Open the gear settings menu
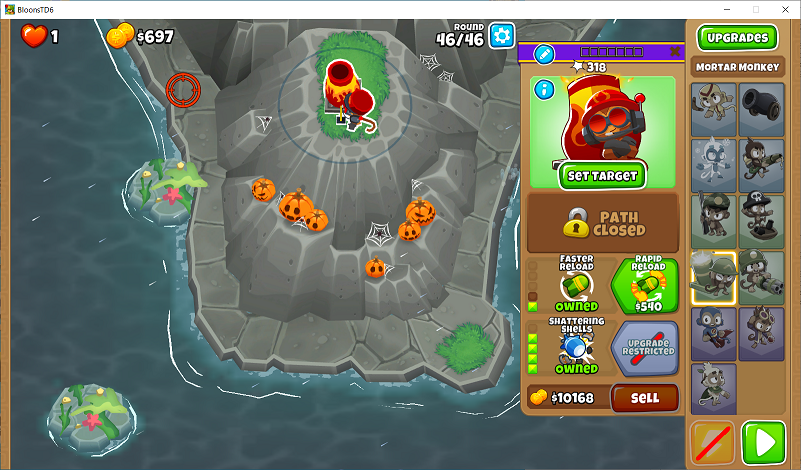801x470 pixels. pos(501,35)
